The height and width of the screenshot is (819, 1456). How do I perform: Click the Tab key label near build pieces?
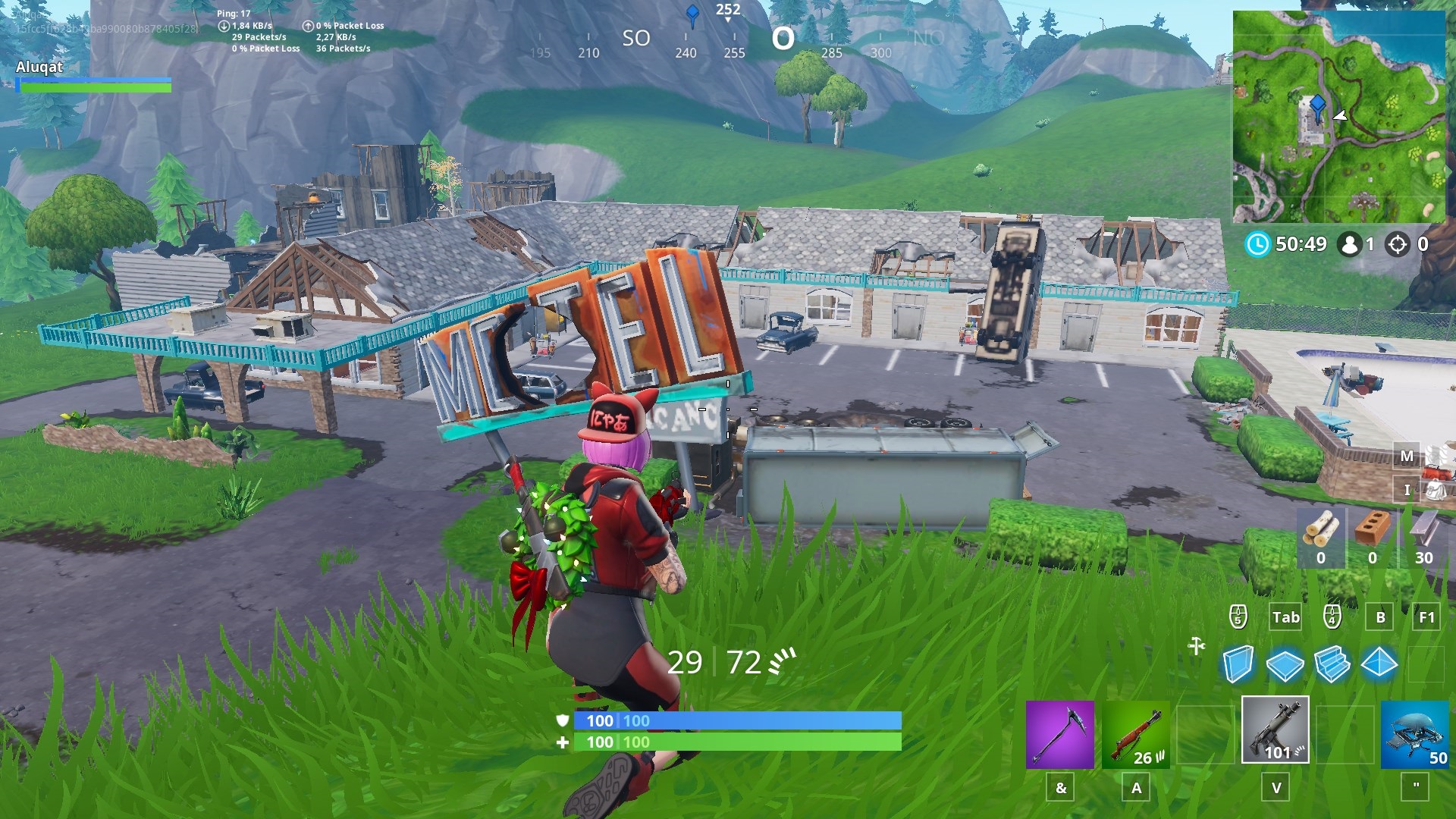1285,617
